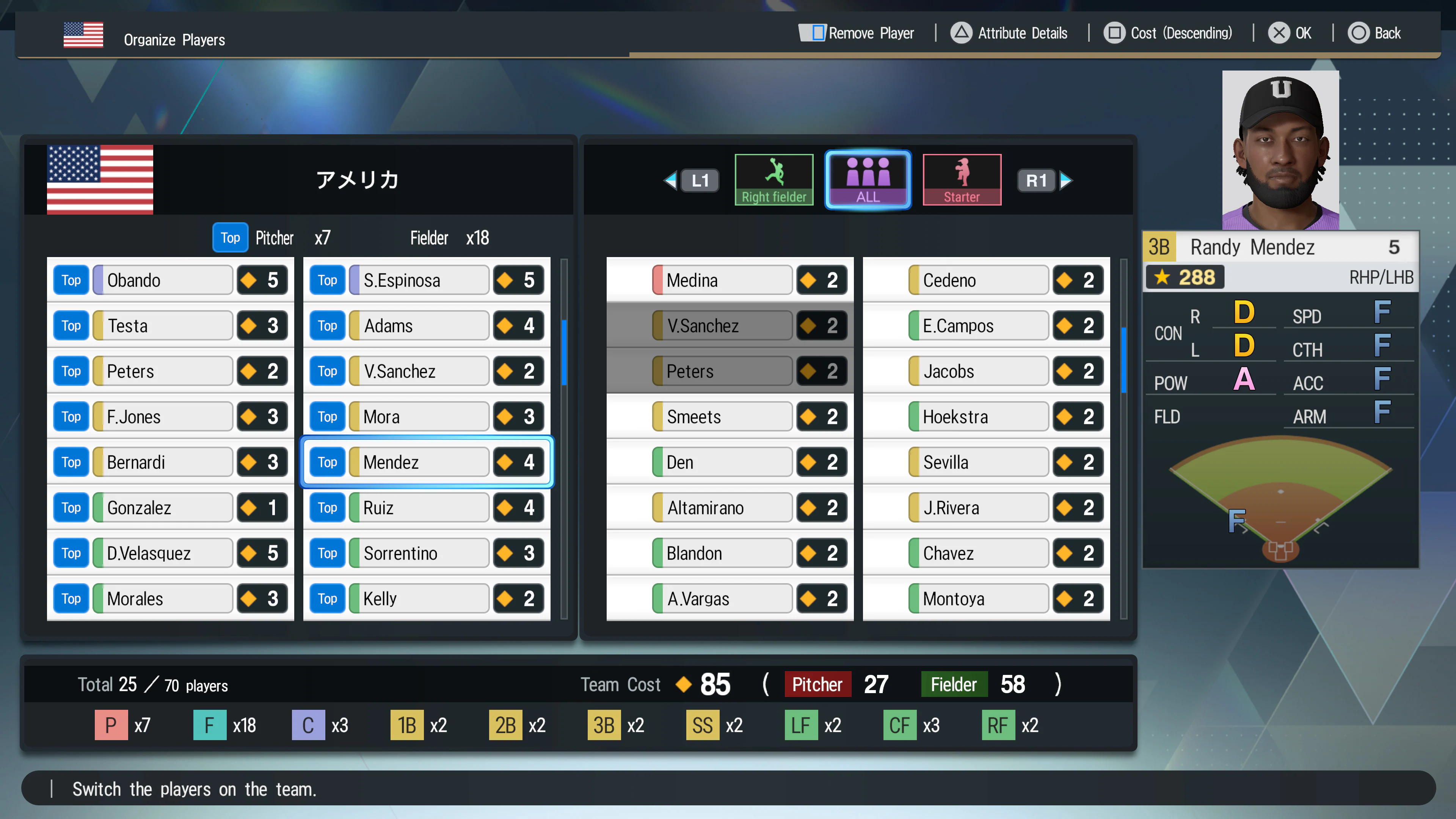The height and width of the screenshot is (819, 1456).
Task: Select the Fielder x18 header tab
Action: (449, 237)
